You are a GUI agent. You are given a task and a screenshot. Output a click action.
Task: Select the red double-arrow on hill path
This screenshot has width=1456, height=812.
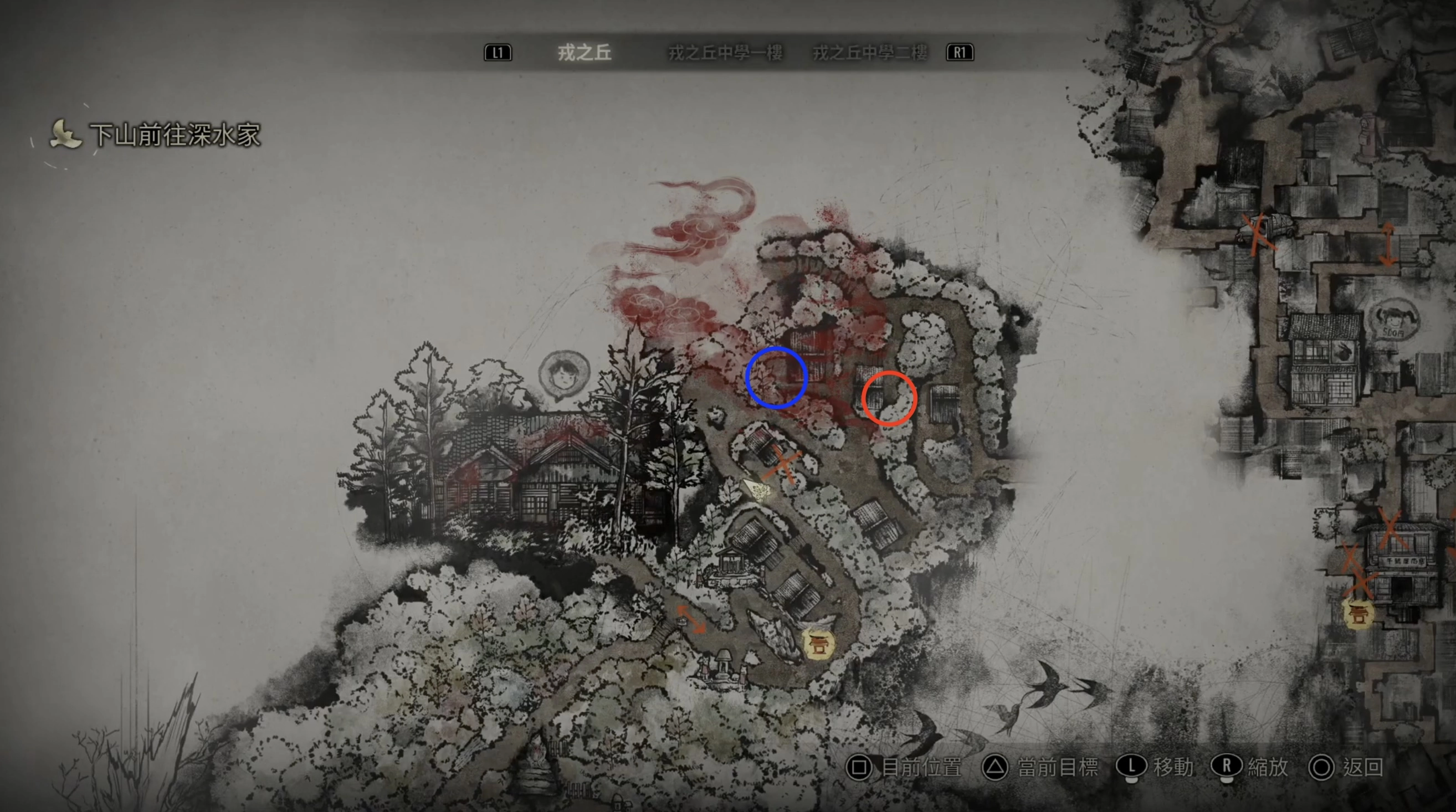coord(691,619)
